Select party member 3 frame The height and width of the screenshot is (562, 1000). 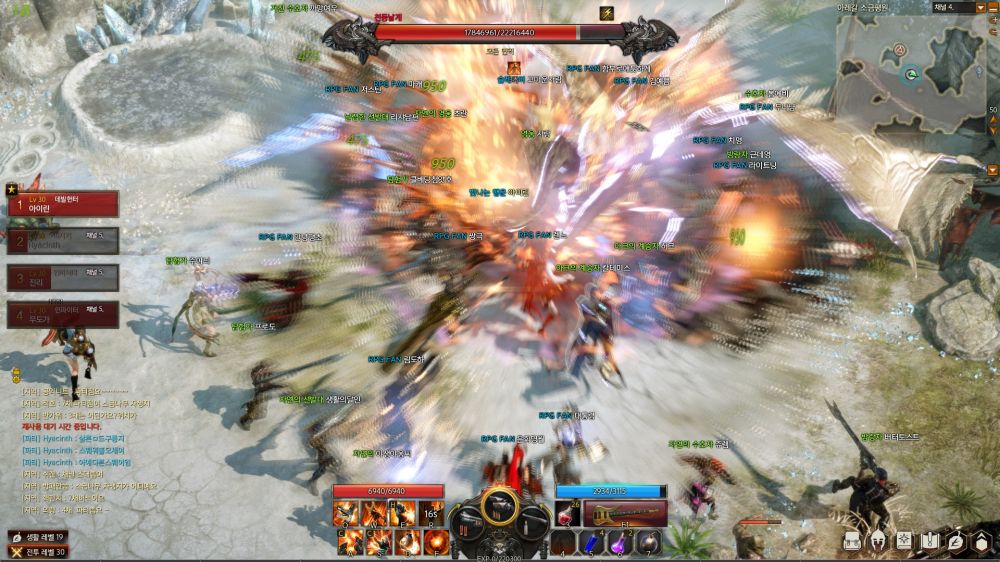[63, 278]
